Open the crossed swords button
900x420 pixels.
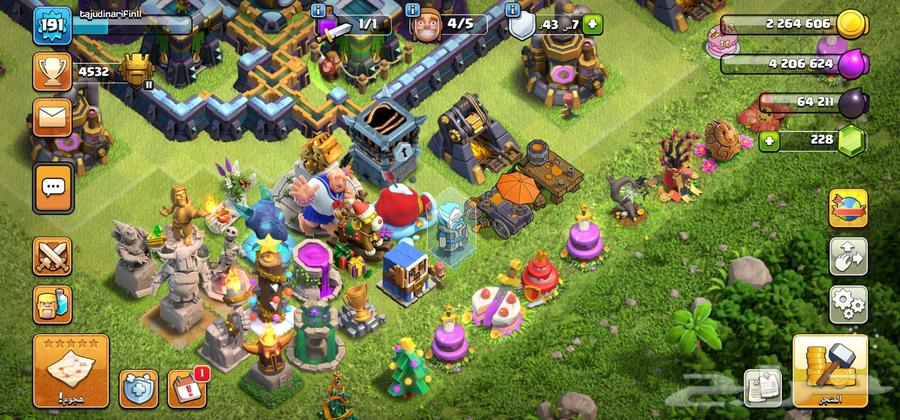point(52,255)
